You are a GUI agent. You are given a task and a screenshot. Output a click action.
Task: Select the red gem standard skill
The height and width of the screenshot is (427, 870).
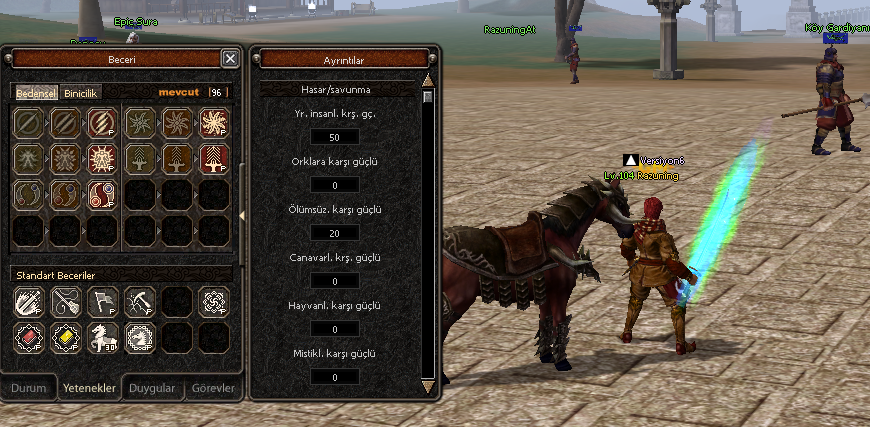coord(28,337)
